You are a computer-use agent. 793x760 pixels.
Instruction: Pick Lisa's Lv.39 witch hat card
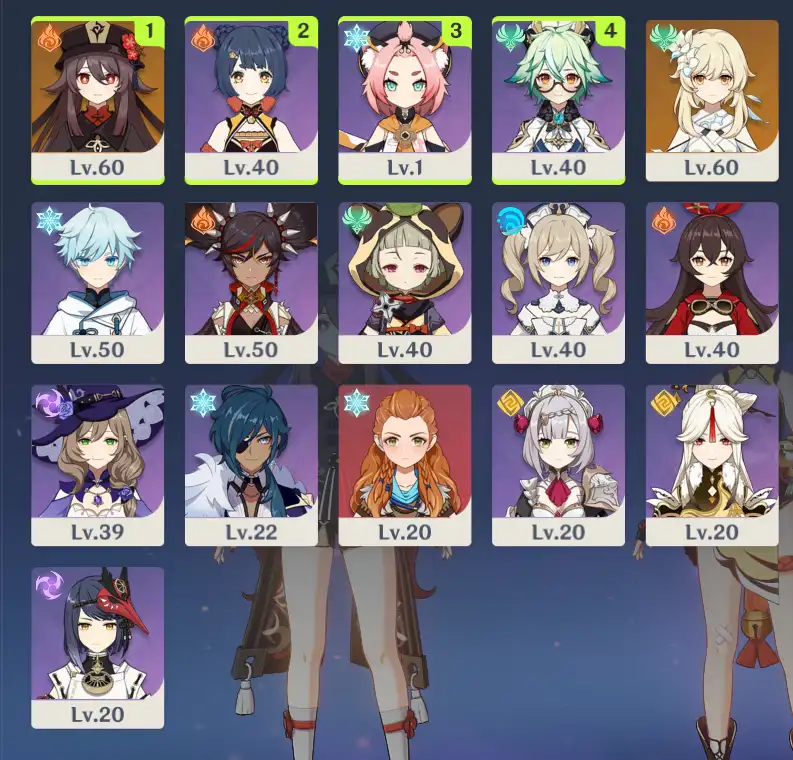pyautogui.click(x=97, y=465)
